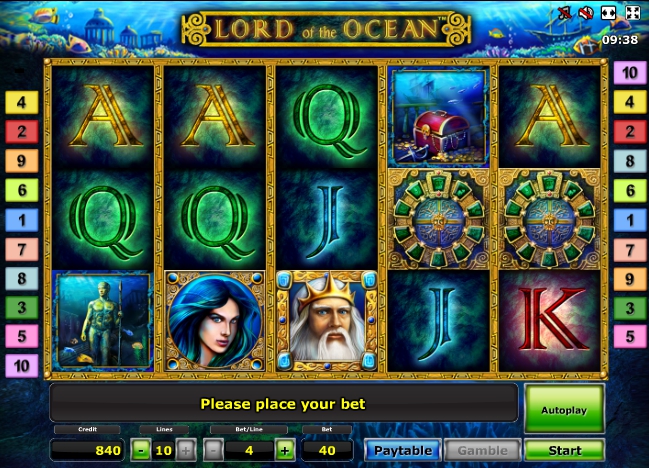The height and width of the screenshot is (468, 649).
Task: Raise the Bet/Line amount
Action: click(x=285, y=450)
